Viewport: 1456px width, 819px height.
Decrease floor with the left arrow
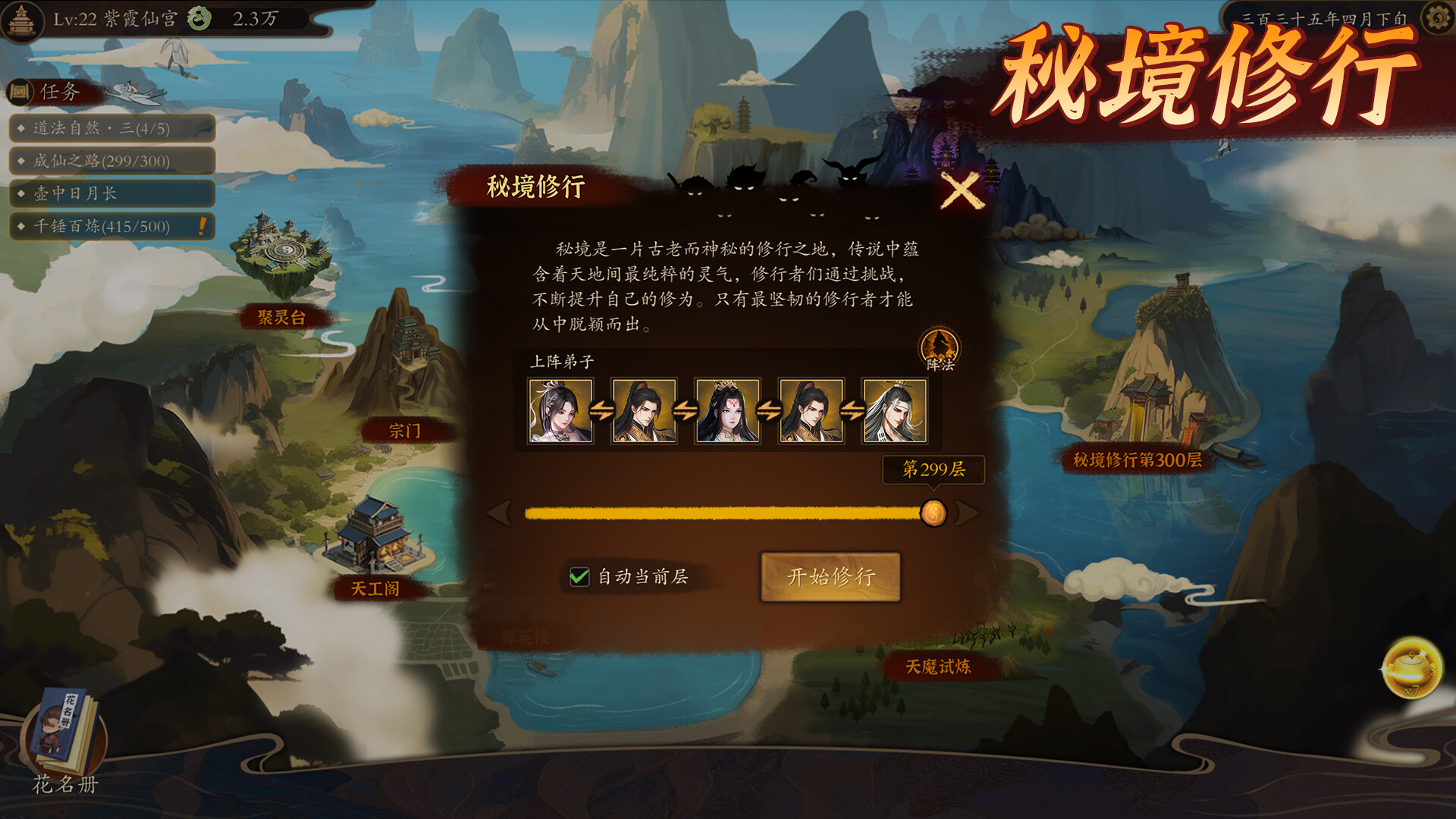[x=499, y=513]
